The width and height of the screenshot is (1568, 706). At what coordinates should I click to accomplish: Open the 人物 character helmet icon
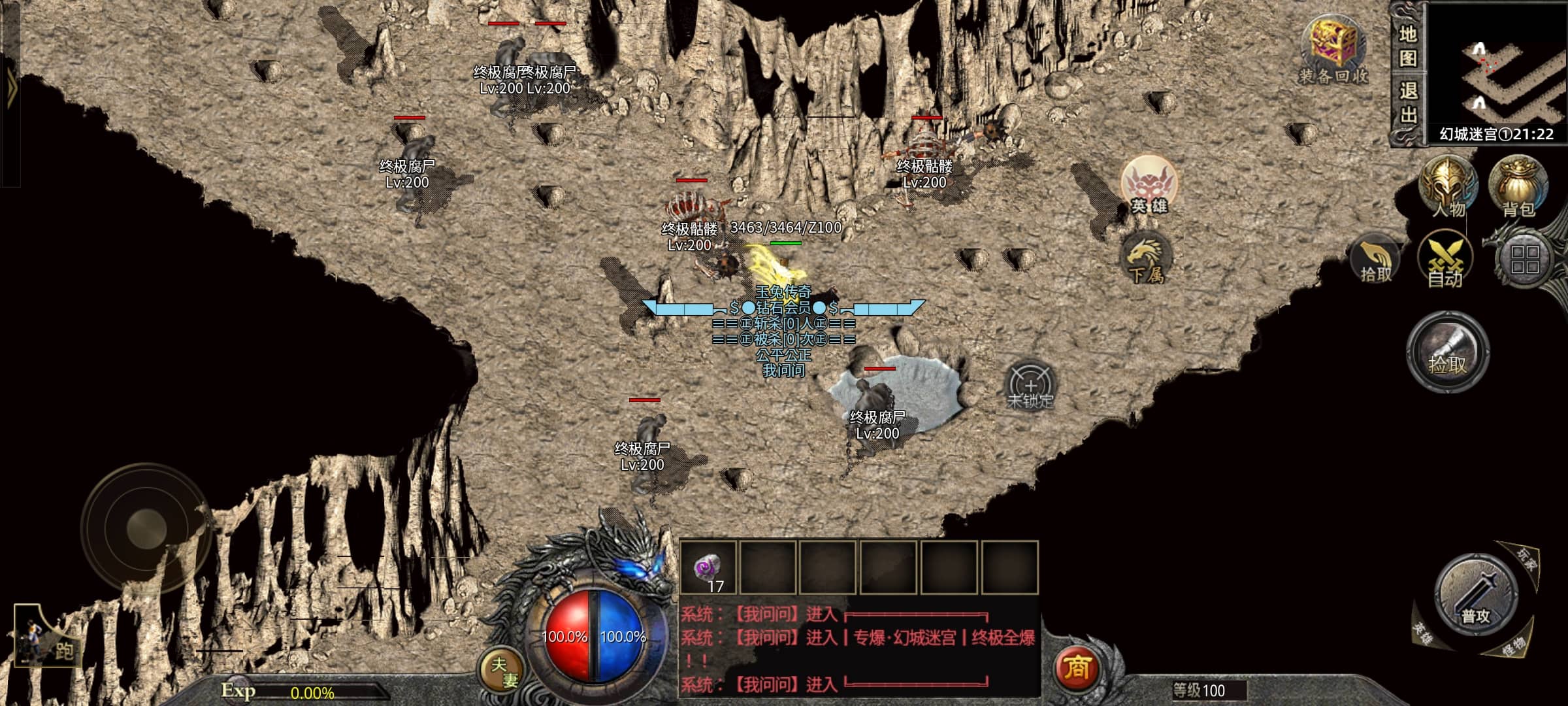[x=1446, y=187]
